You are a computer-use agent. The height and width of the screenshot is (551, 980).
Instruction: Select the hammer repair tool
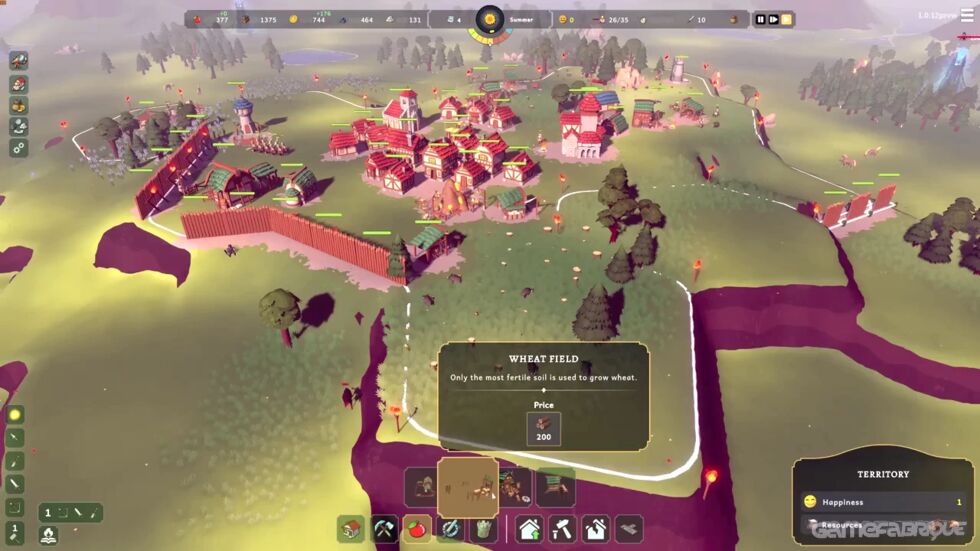563,528
